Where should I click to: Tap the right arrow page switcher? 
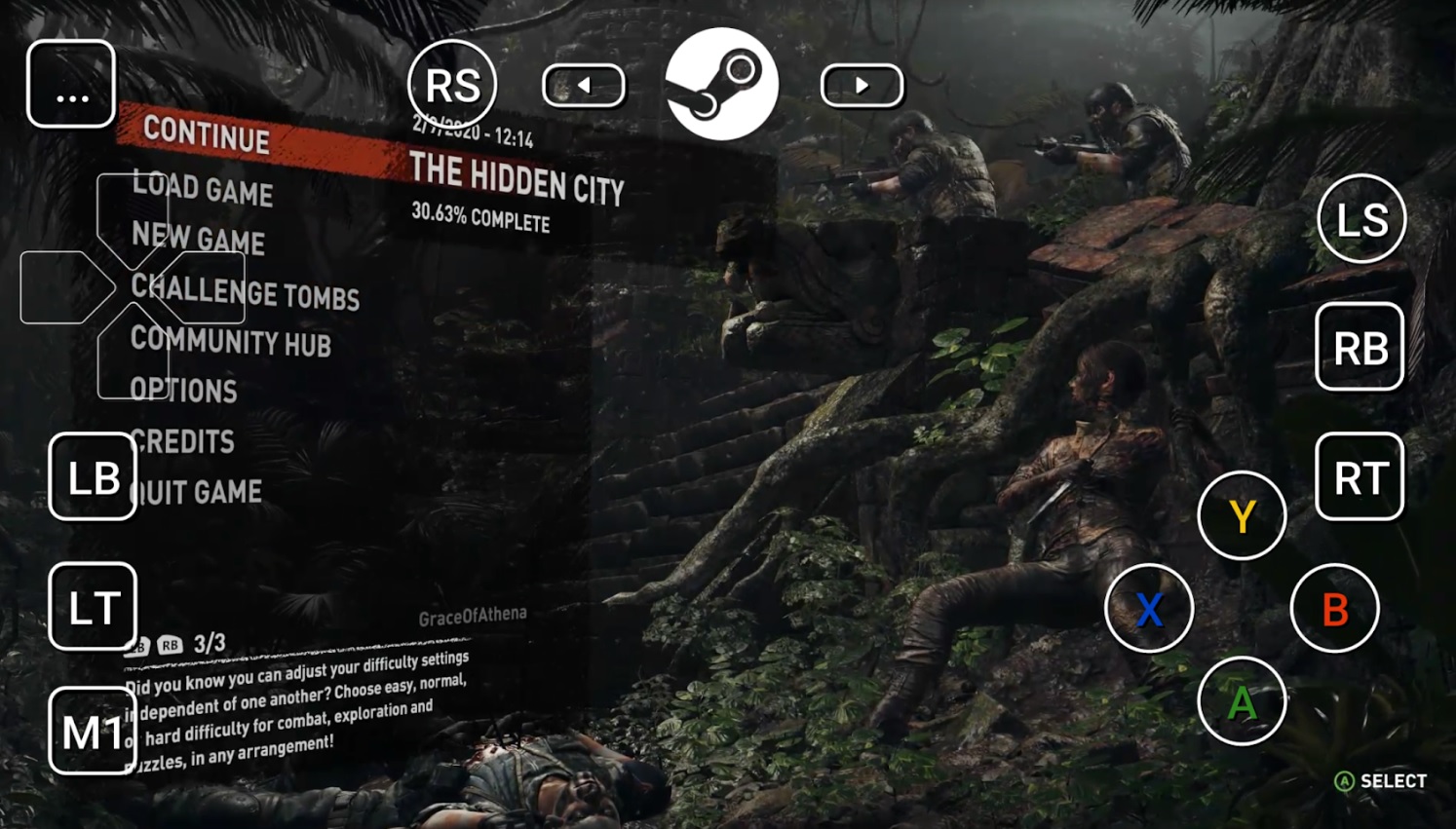[862, 85]
